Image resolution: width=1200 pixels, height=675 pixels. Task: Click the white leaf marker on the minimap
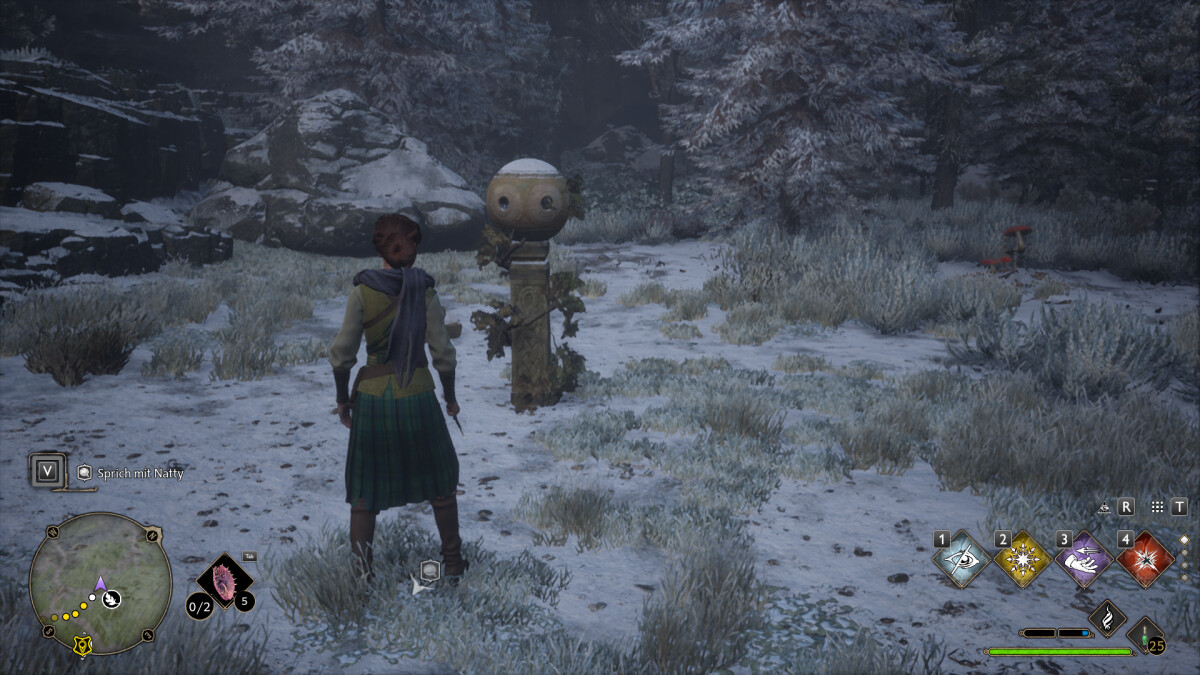[113, 598]
